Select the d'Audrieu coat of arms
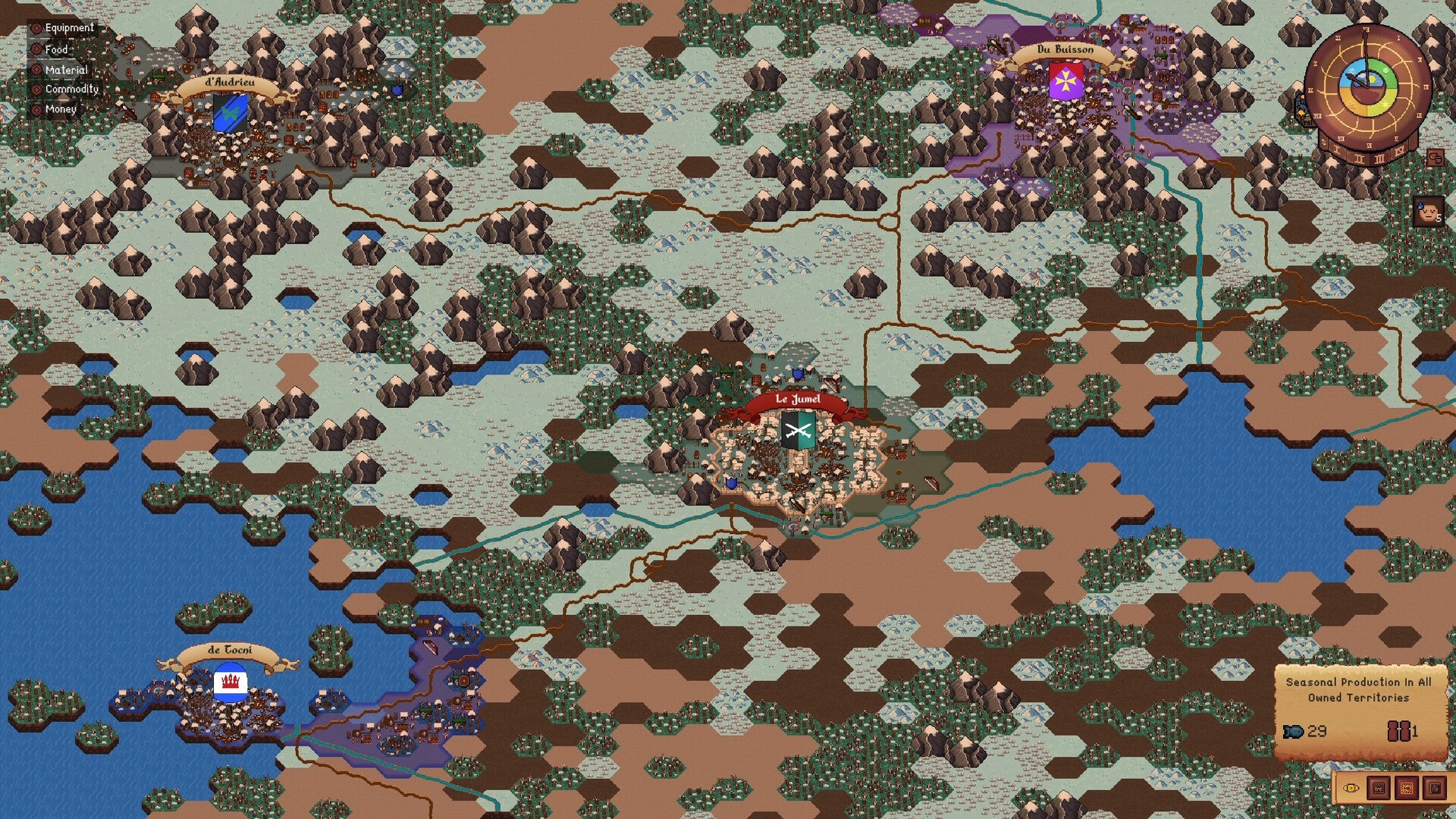Image resolution: width=1456 pixels, height=819 pixels. point(229,114)
